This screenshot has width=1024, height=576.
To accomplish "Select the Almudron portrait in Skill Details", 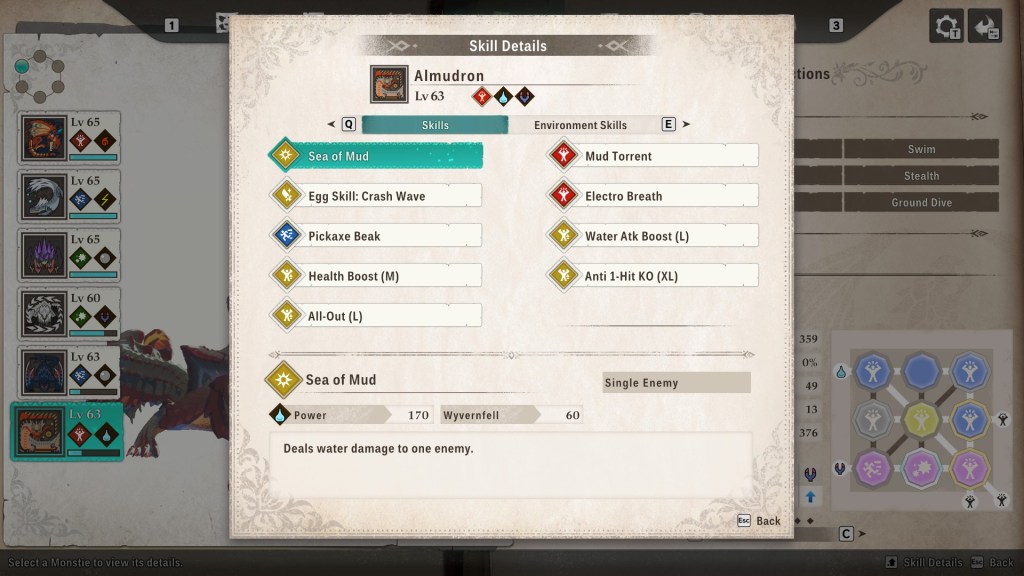I will click(388, 85).
